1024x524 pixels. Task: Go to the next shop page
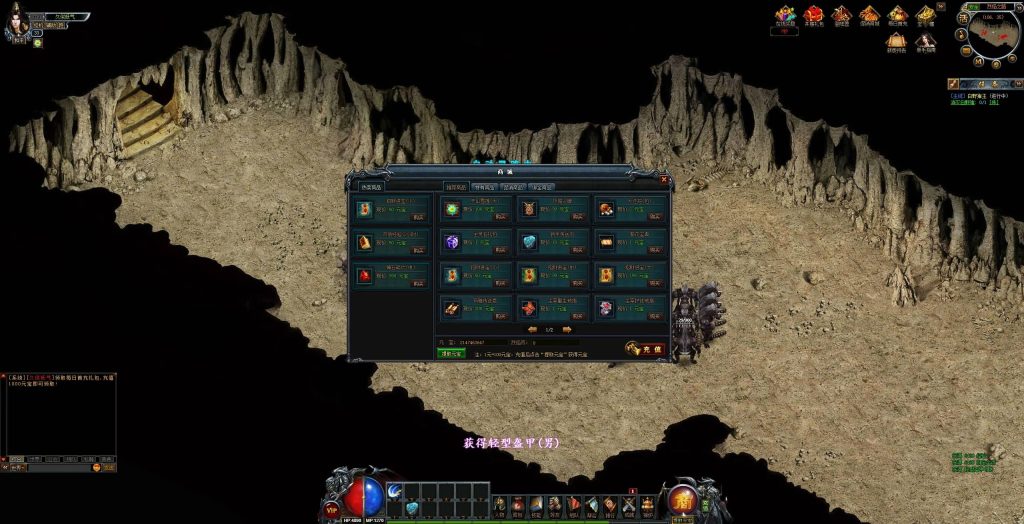pyautogui.click(x=567, y=329)
